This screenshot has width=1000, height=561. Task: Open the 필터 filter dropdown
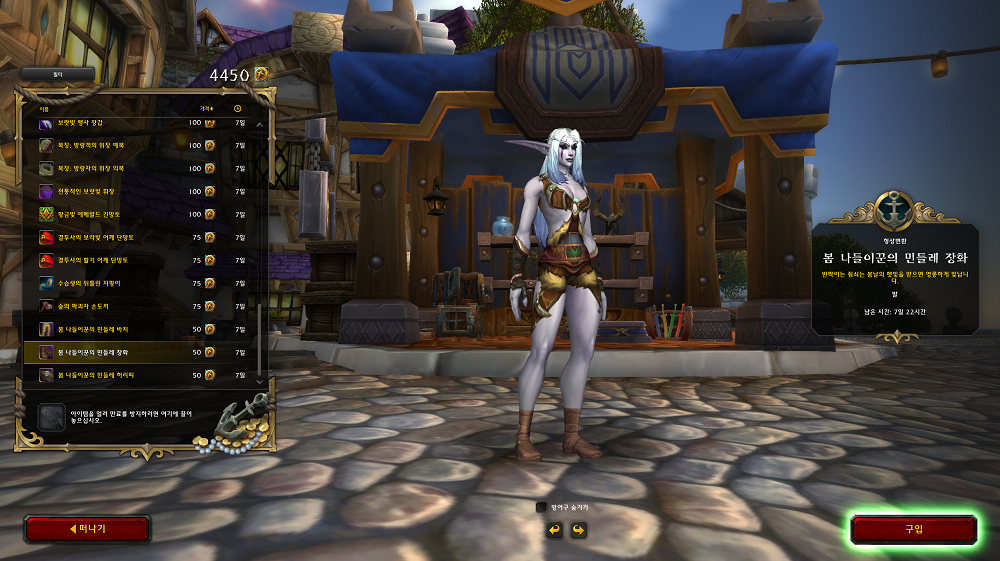pyautogui.click(x=57, y=74)
